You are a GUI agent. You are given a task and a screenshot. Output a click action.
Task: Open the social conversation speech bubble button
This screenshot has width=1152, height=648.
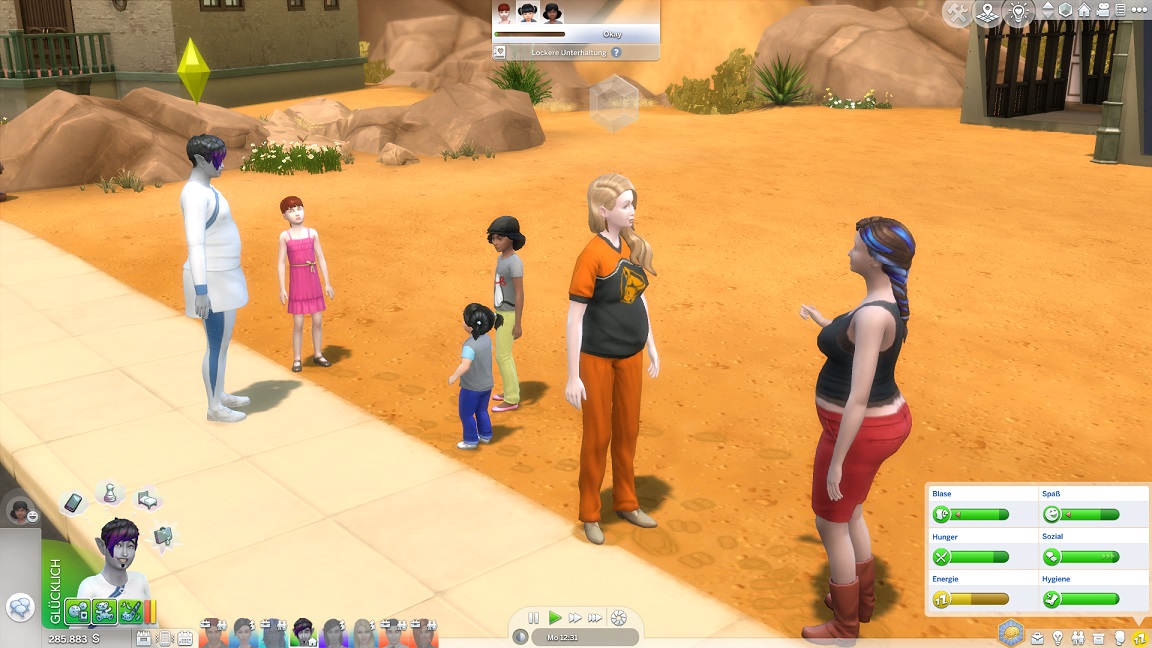(20, 607)
